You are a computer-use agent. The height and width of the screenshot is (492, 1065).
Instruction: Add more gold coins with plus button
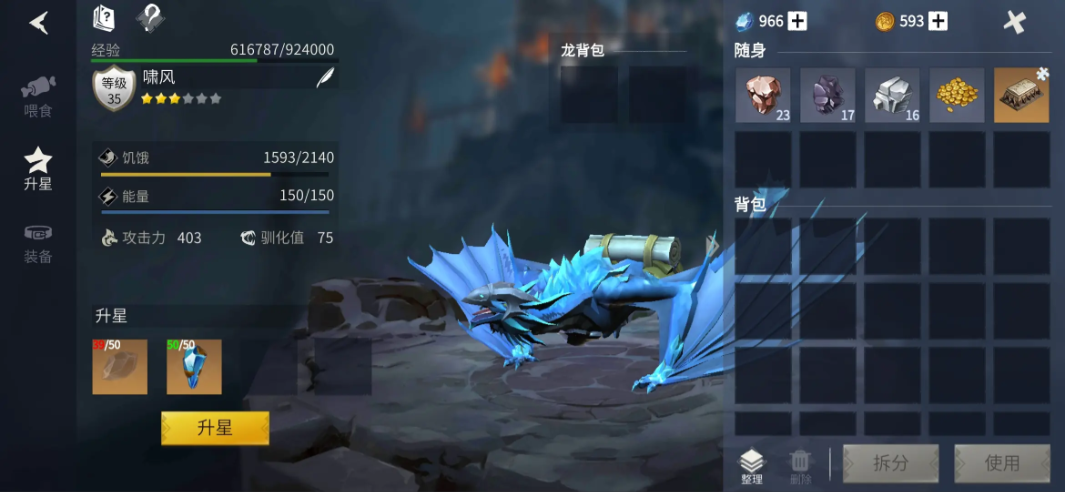tap(938, 21)
